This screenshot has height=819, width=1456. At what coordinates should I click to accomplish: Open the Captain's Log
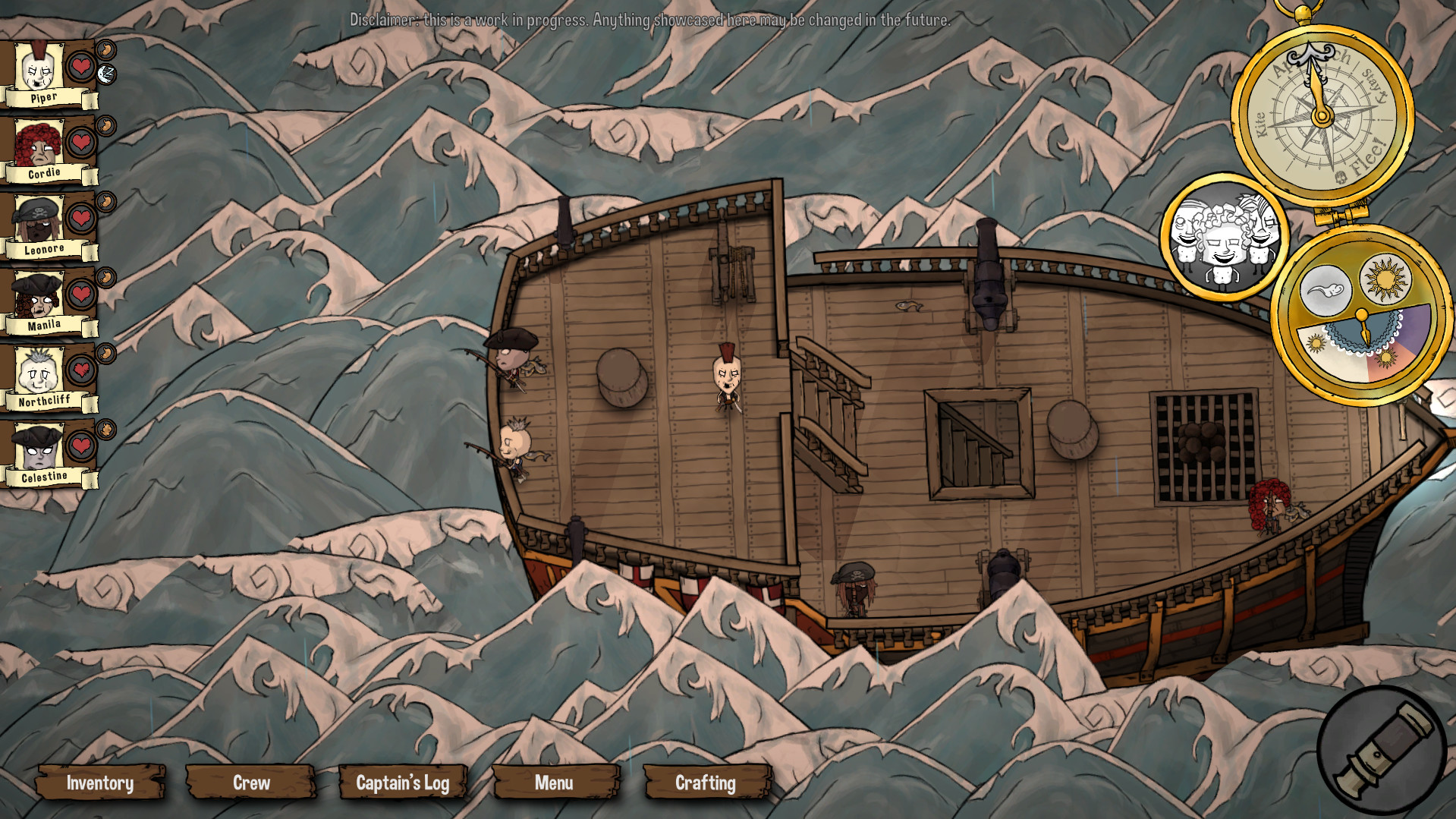click(x=403, y=783)
